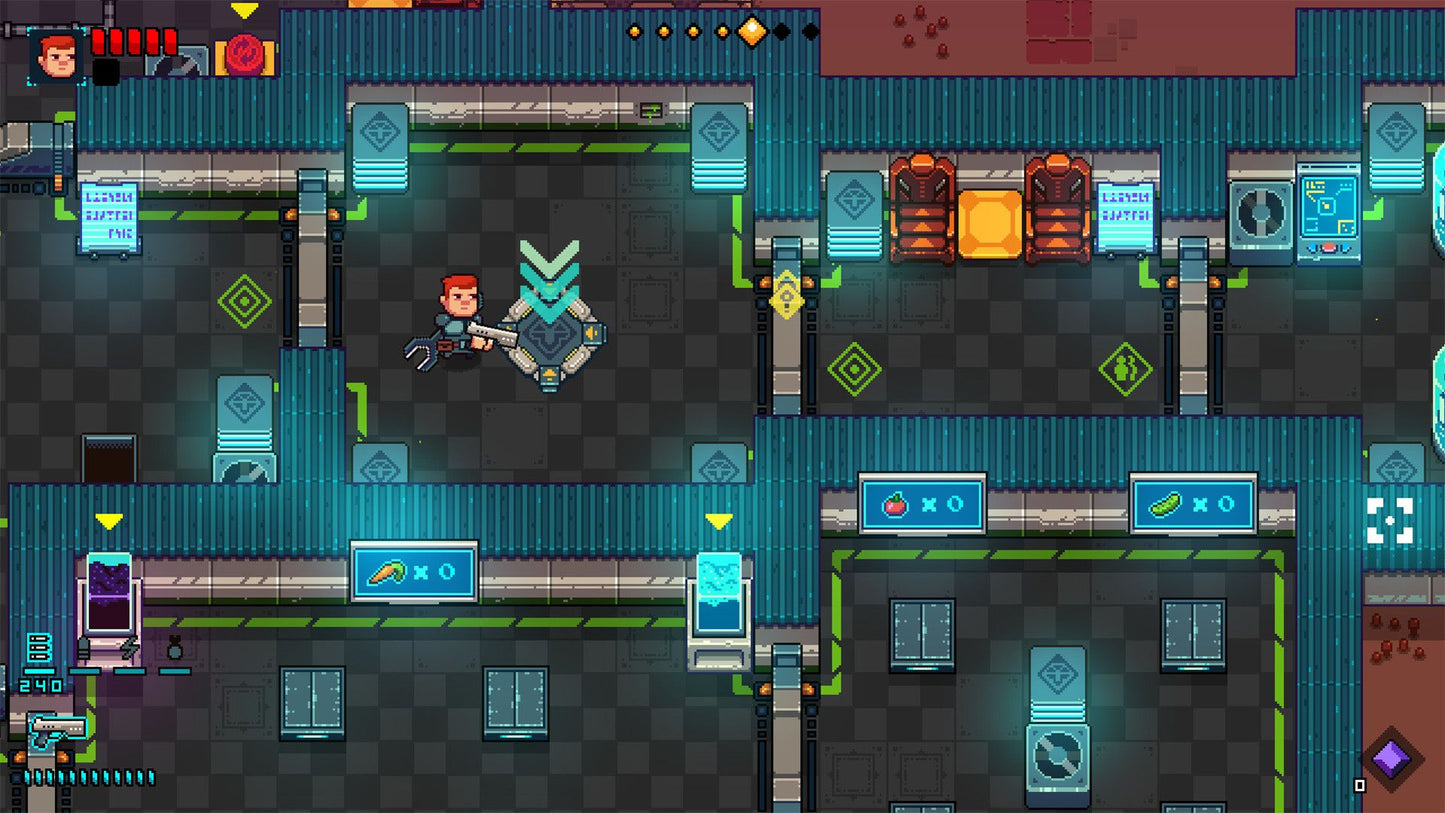
Task: Click the character portrait in the top-left HUD
Action: tap(56, 56)
